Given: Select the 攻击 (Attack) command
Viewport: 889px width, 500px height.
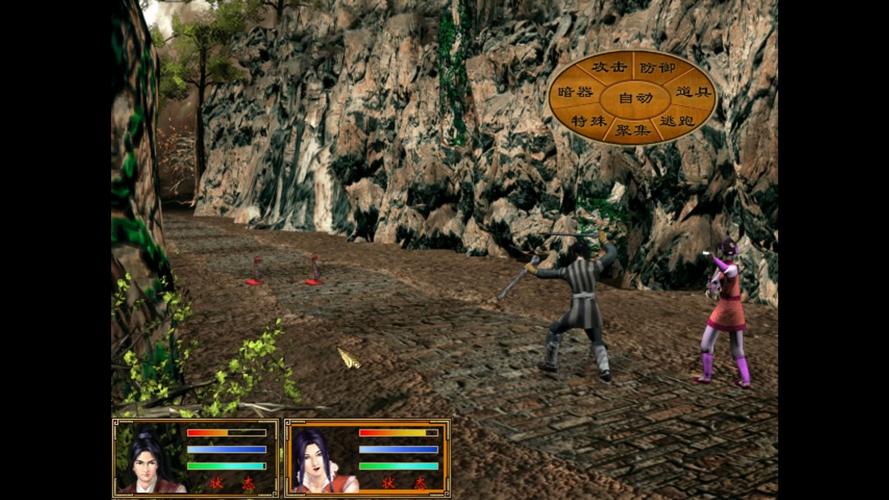Looking at the screenshot, I should 609,67.
